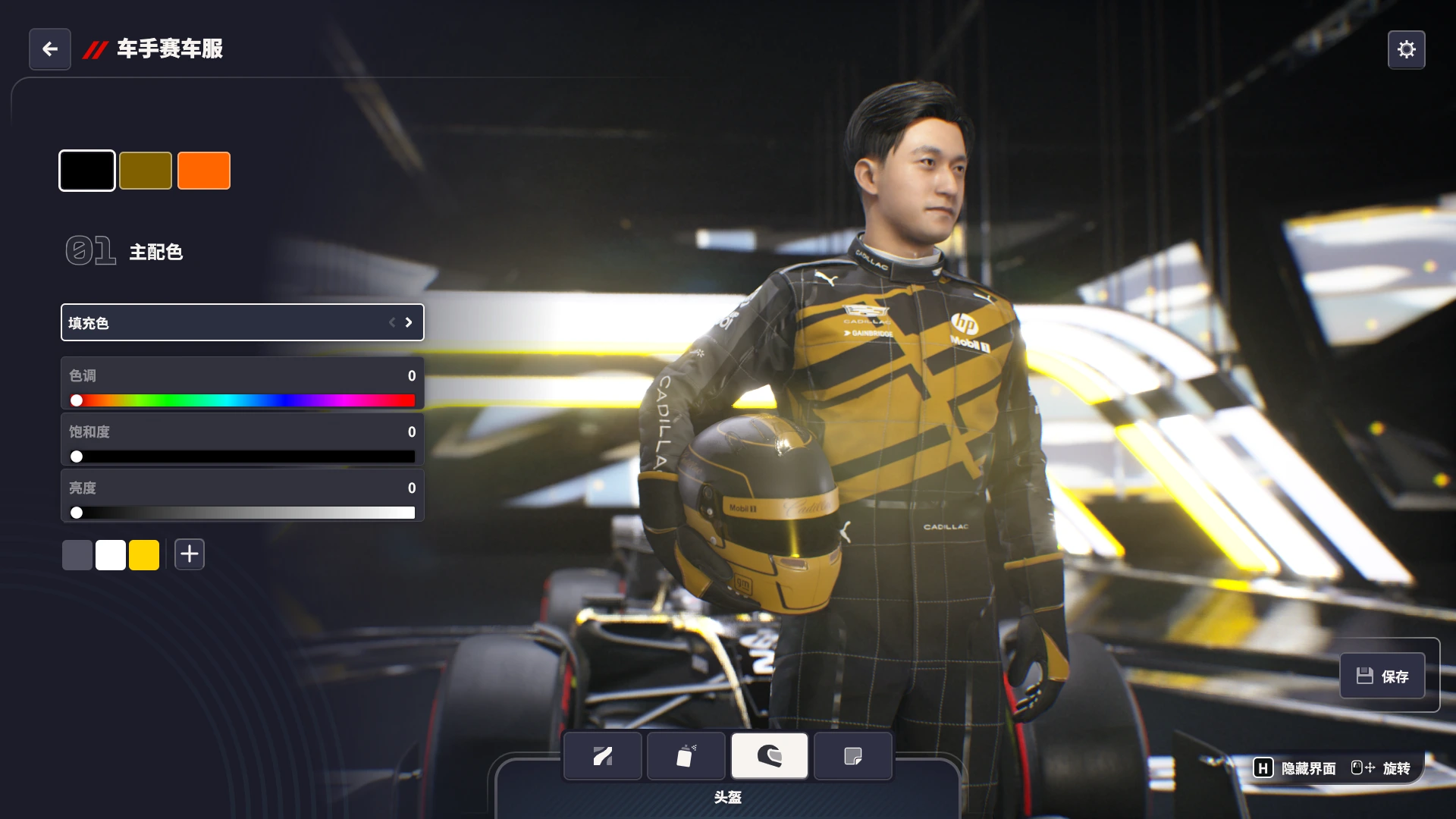Toggle 隐藏界面 to hide the interface
The height and width of the screenshot is (819, 1456).
(1307, 767)
